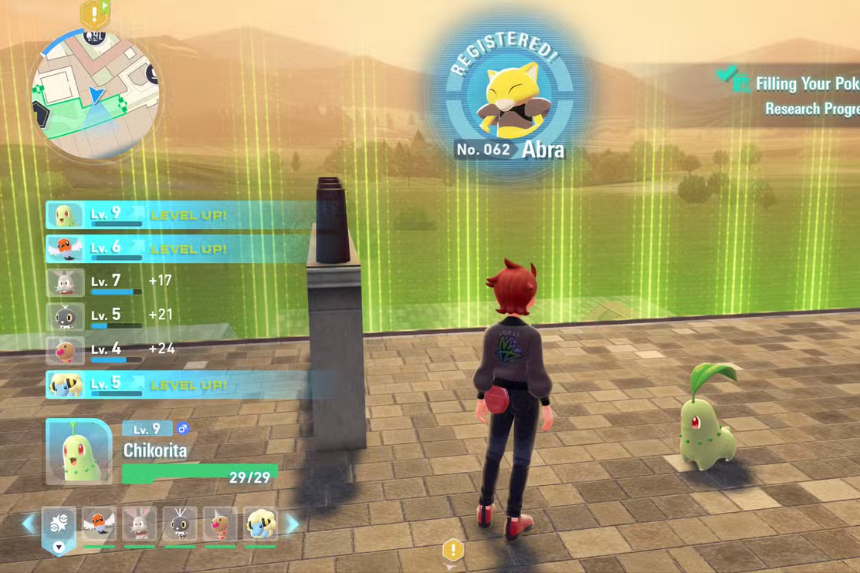Choose the Fletchling party slot
Image resolution: width=860 pixels, height=573 pixels.
99,524
